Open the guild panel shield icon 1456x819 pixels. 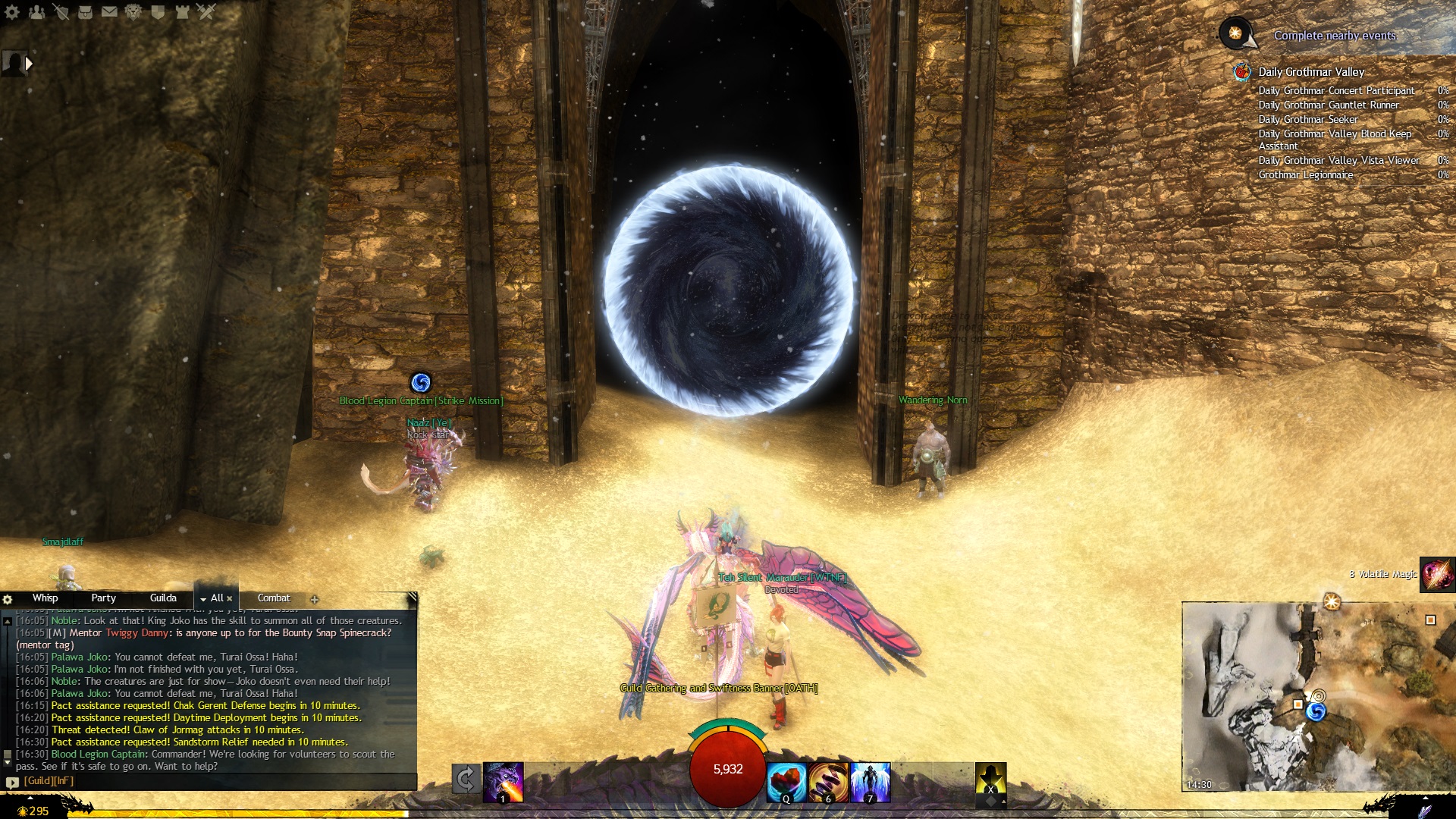[158, 11]
